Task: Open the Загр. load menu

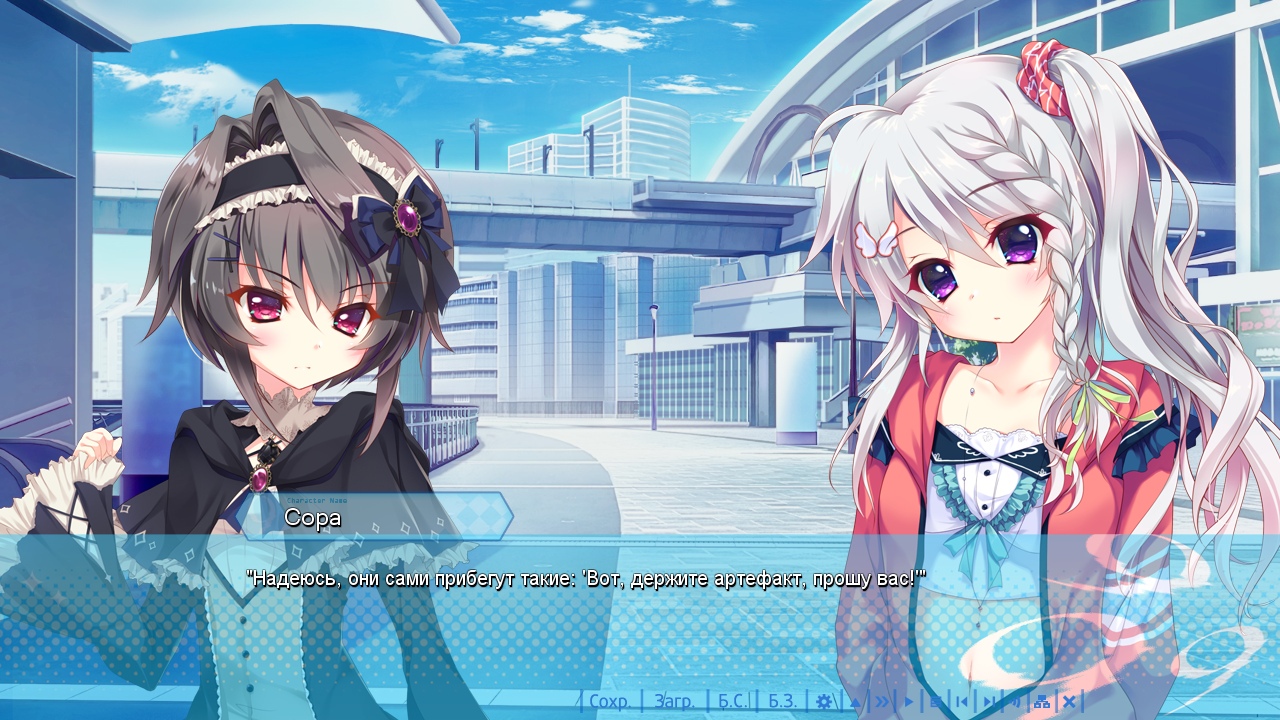Action: (x=674, y=701)
